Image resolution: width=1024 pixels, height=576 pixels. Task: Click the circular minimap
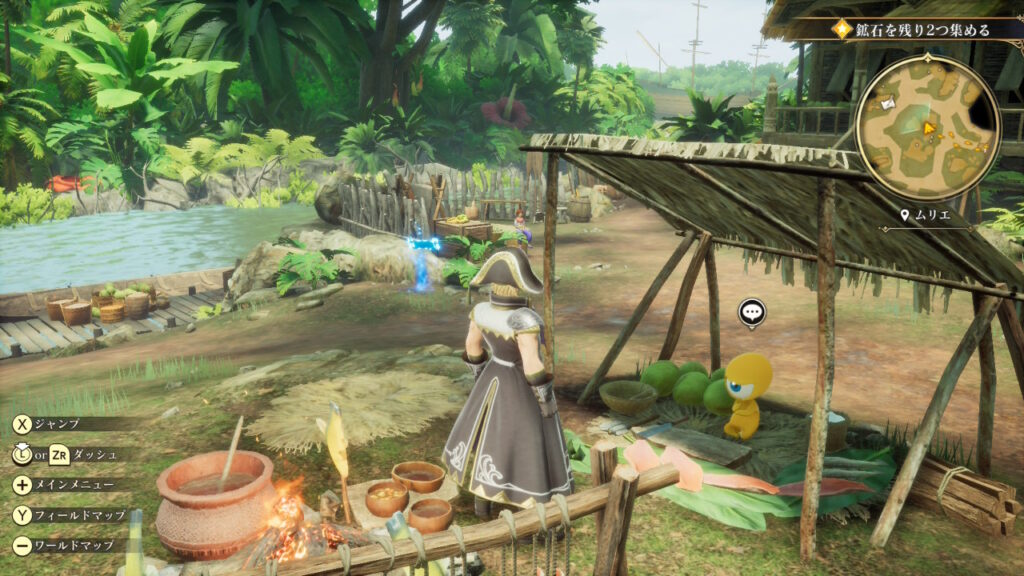pyautogui.click(x=927, y=128)
